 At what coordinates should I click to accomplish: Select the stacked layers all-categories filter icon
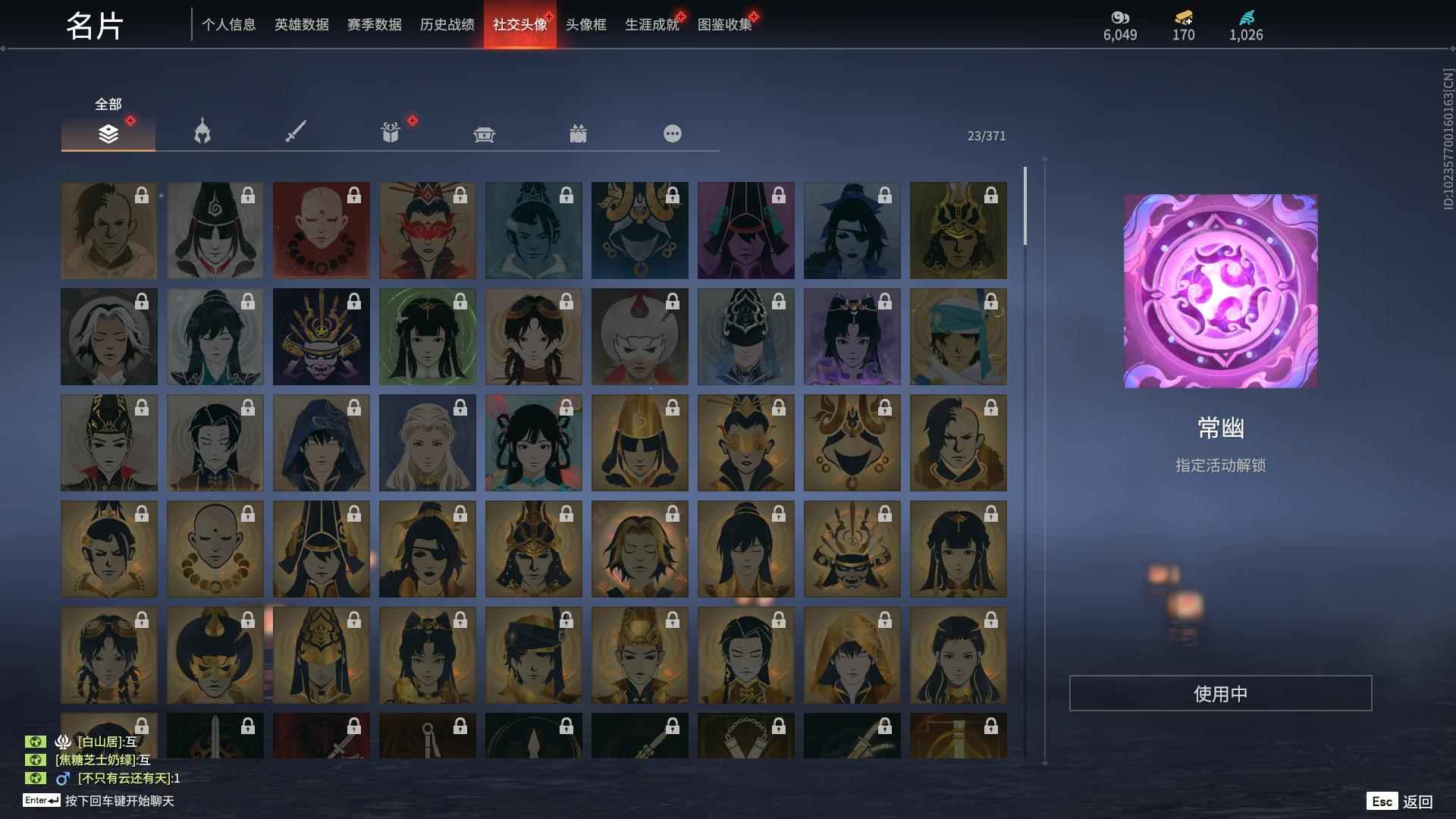pos(108,133)
